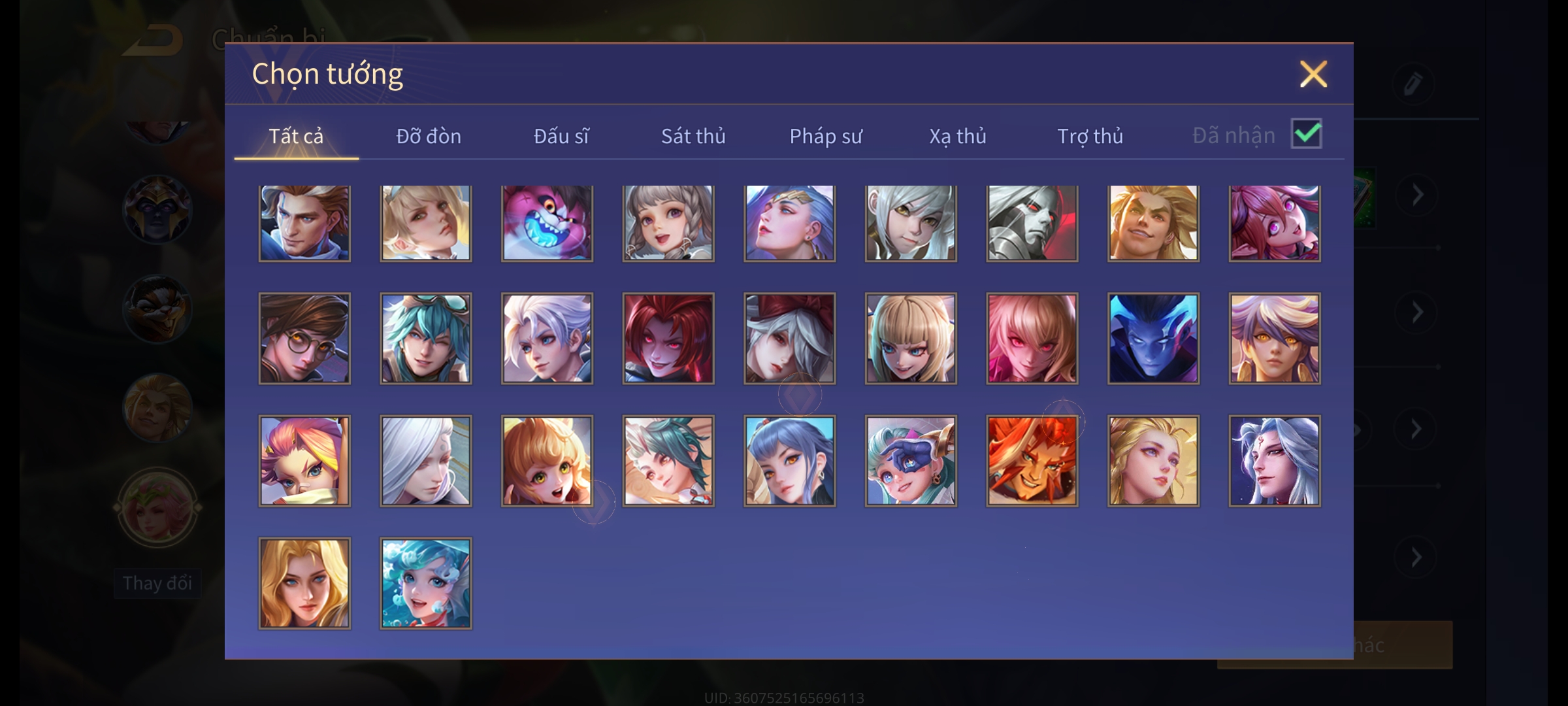This screenshot has width=1568, height=706.
Task: Open the Đấu sĩ hero category
Action: (x=561, y=136)
